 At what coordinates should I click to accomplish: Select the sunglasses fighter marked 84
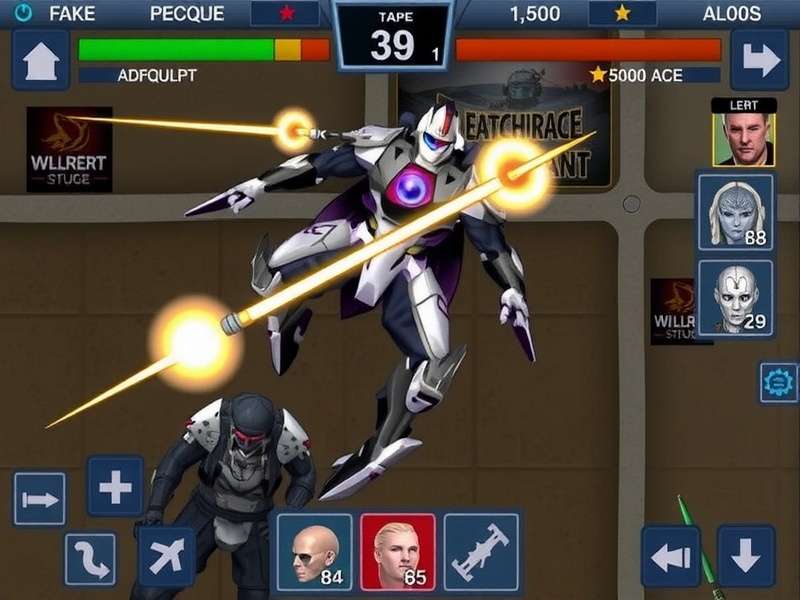click(314, 550)
